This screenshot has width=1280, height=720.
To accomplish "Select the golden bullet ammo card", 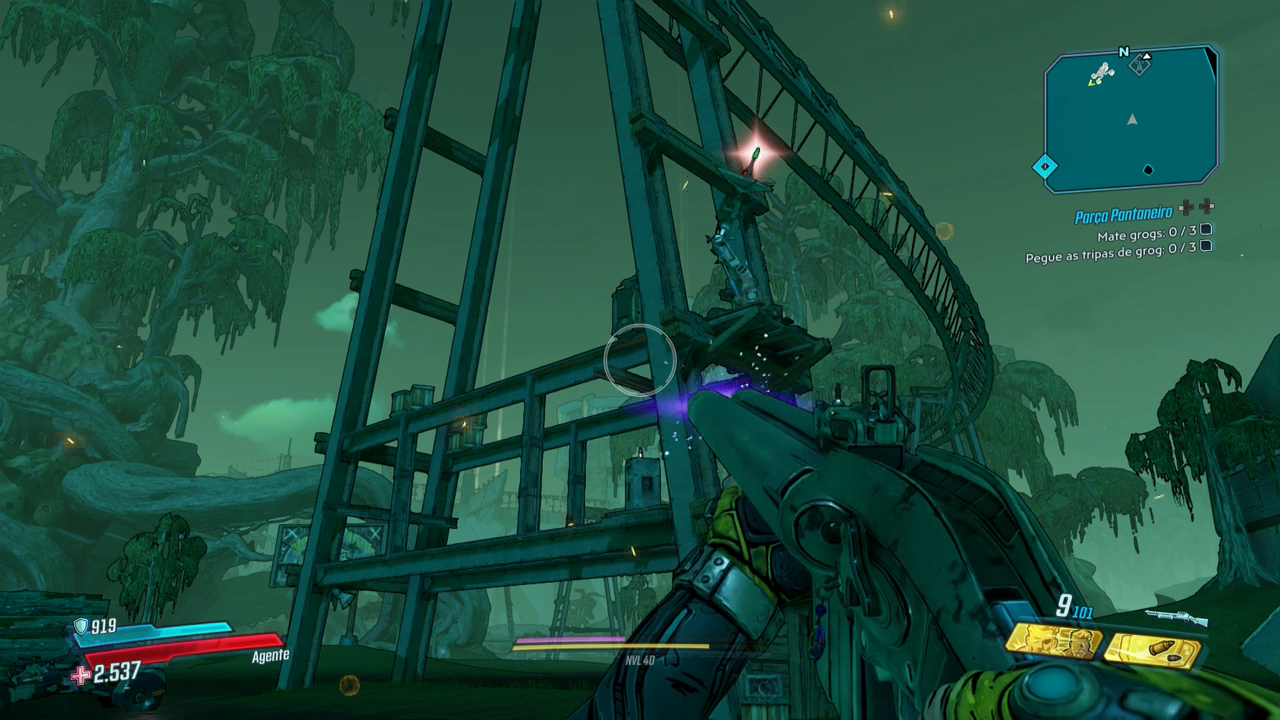I will point(1153,650).
